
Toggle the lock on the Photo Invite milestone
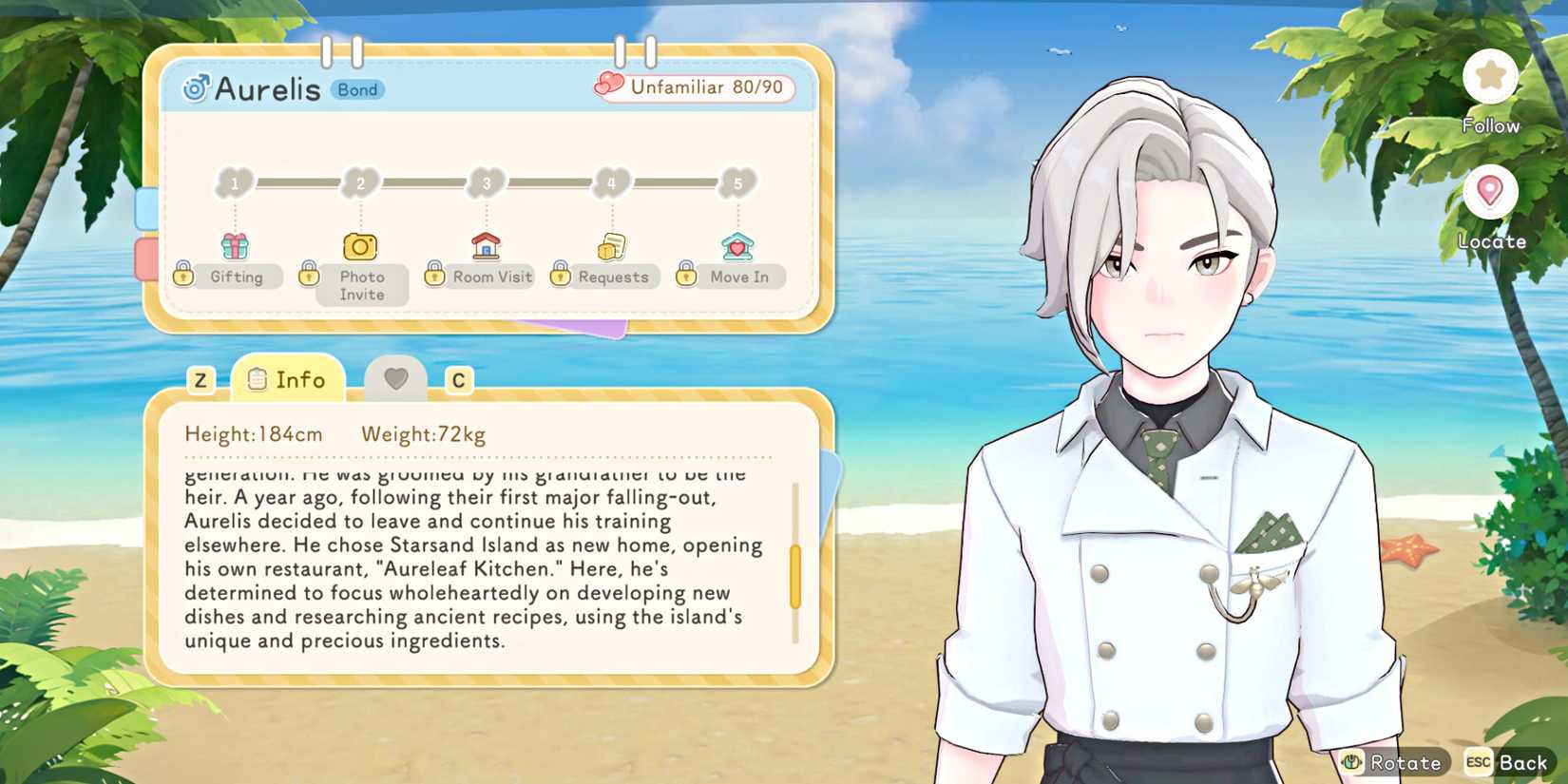[310, 276]
